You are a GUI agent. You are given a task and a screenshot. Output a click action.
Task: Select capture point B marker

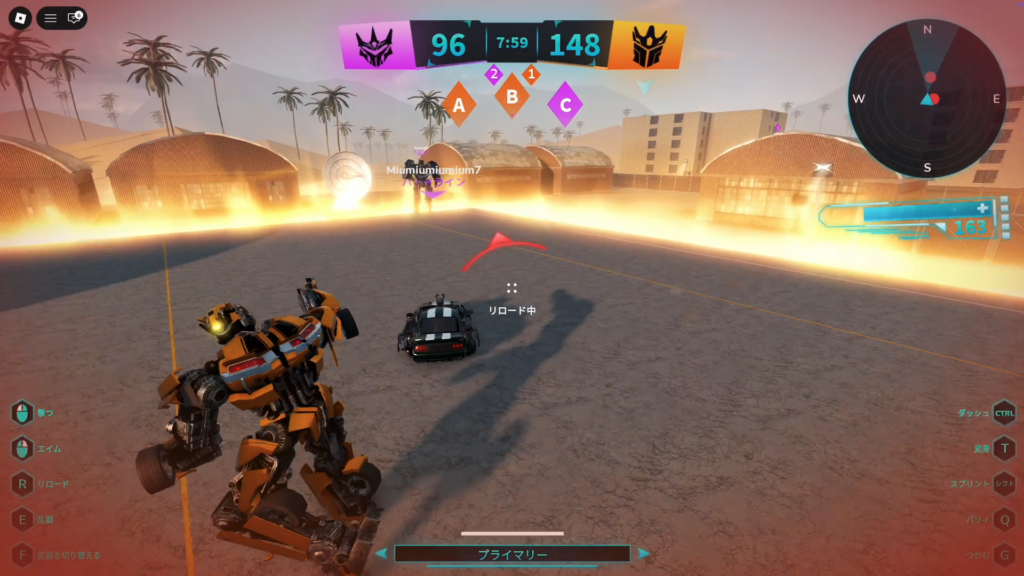(x=512, y=97)
